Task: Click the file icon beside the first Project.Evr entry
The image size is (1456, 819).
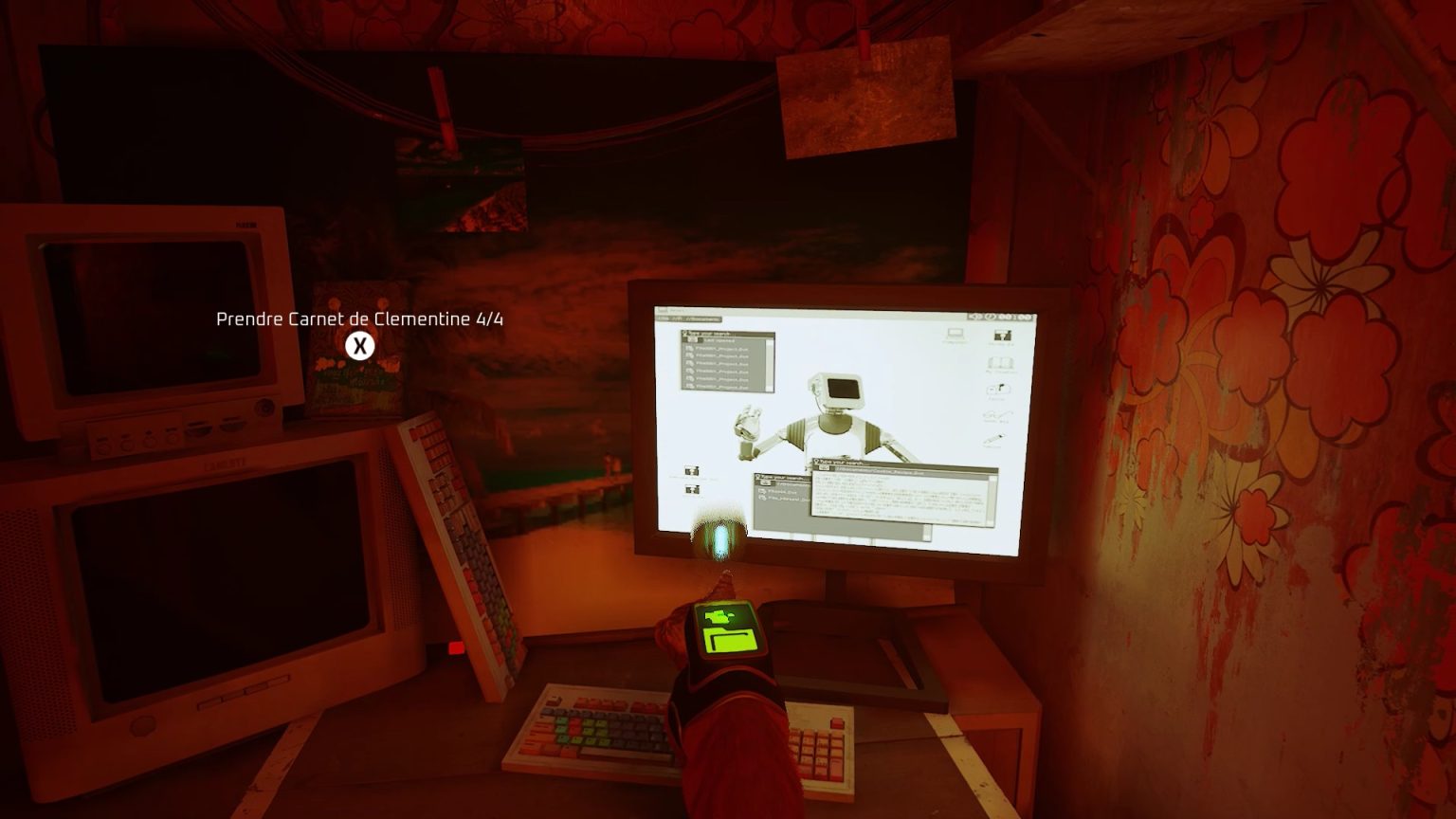Action: [x=688, y=349]
